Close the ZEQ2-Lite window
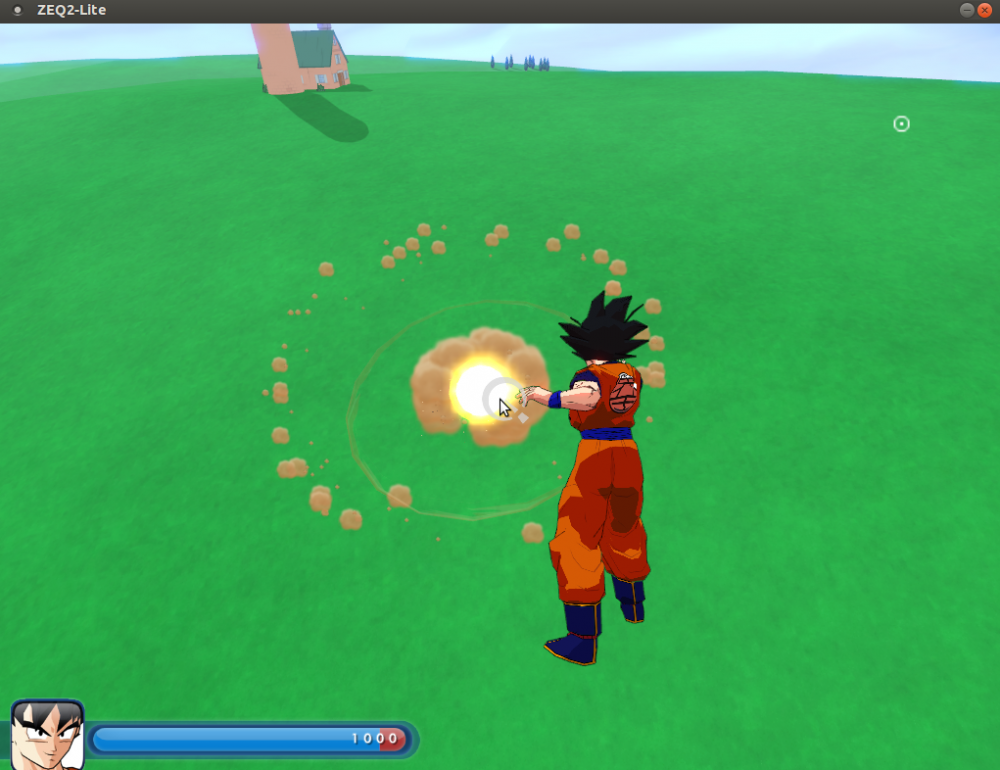Viewport: 1000px width, 770px height. click(985, 10)
